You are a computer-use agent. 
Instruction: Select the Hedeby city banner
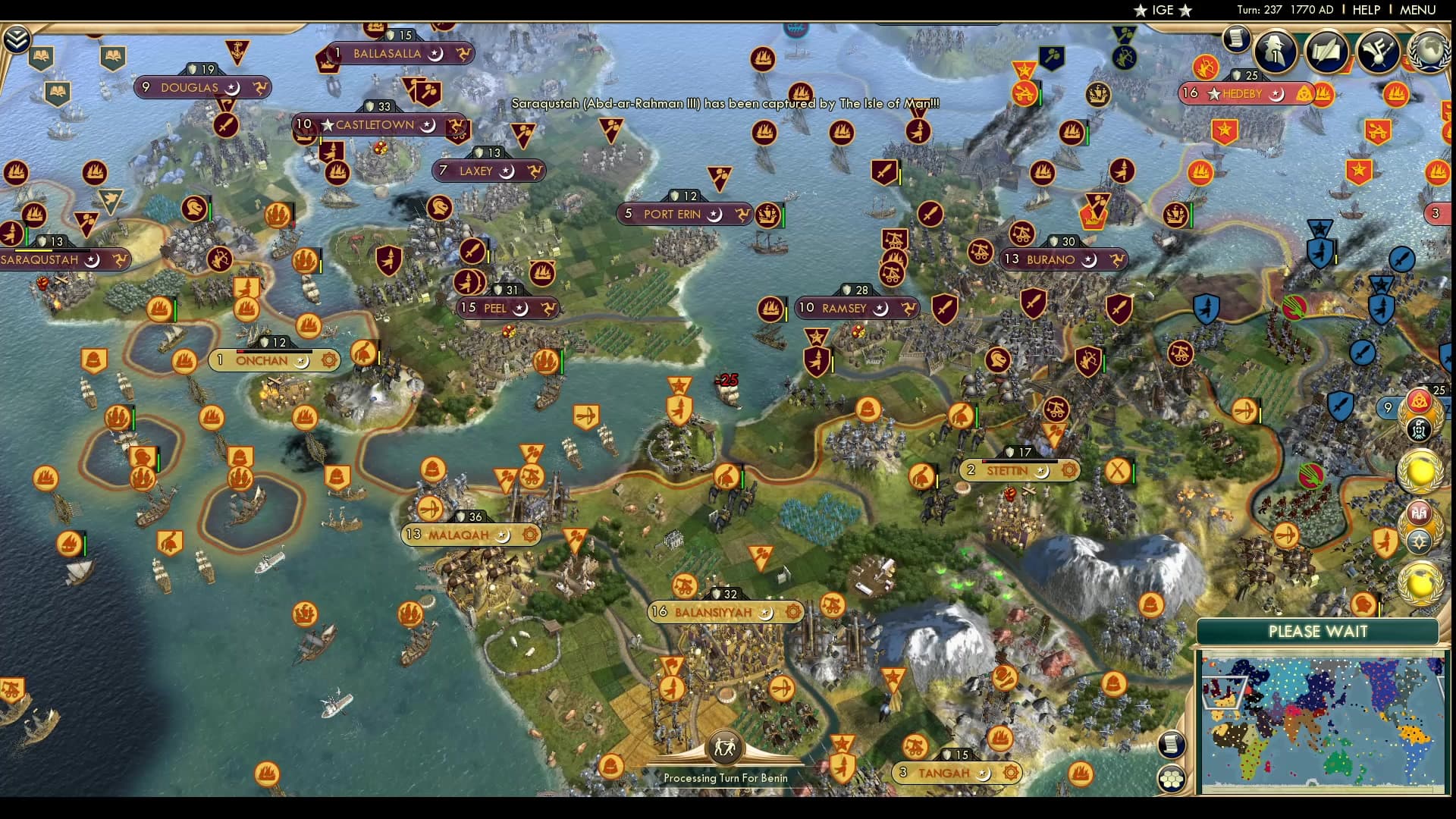(1242, 94)
